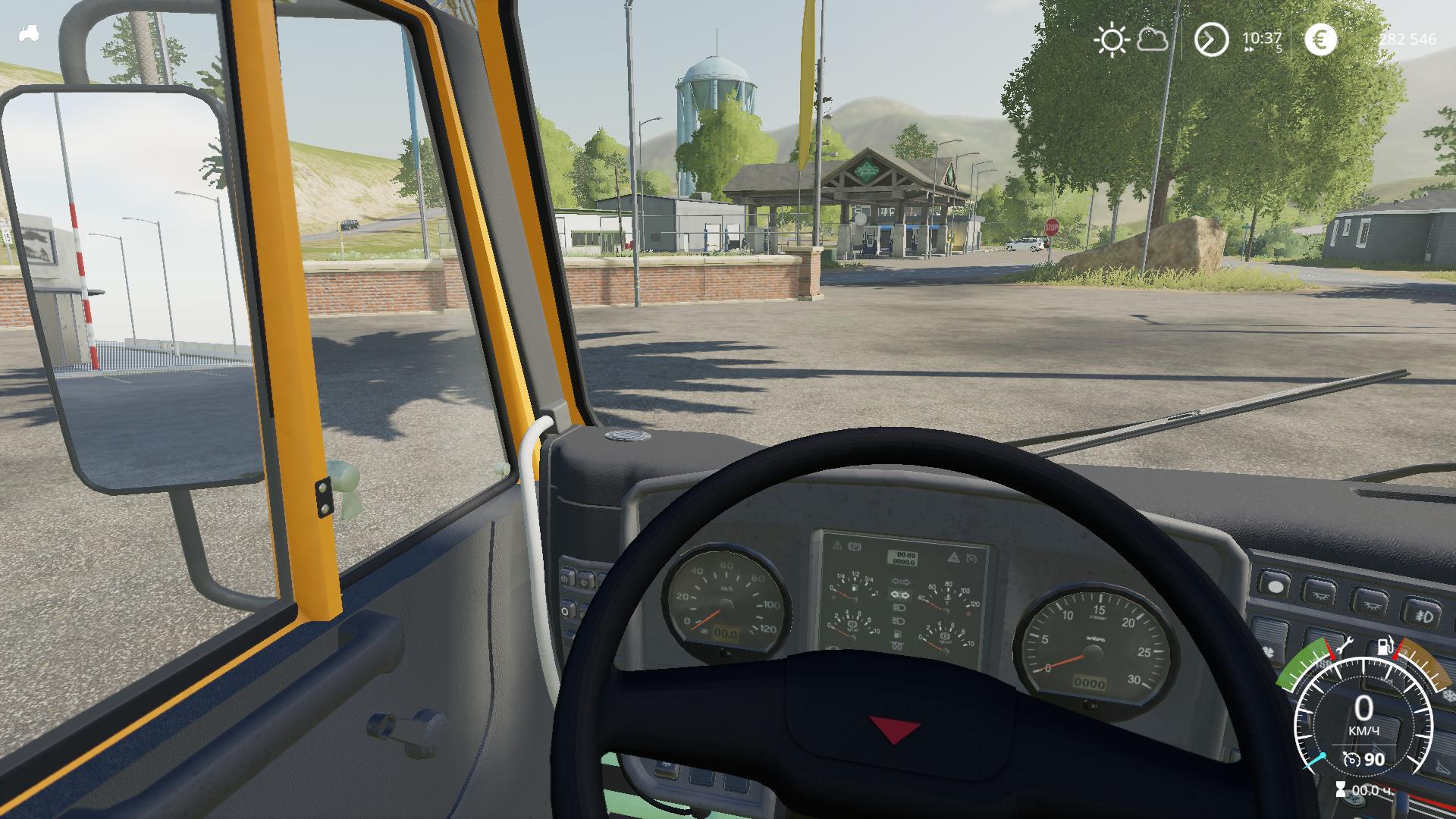The width and height of the screenshot is (1456, 819).
Task: Click the hourglass operating hours icon
Action: click(1341, 790)
